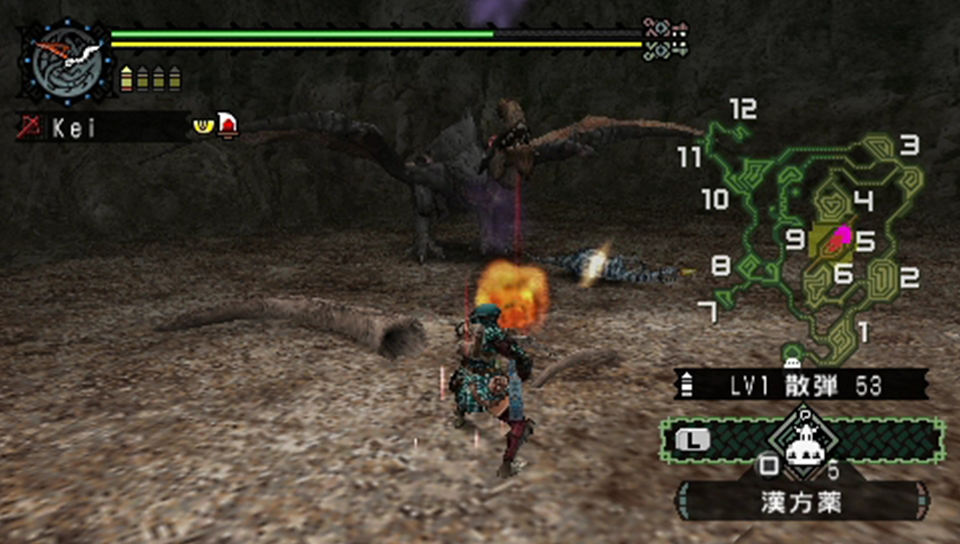Click the 漢方薬 item name label
Screen dimensions: 960x544
[801, 501]
